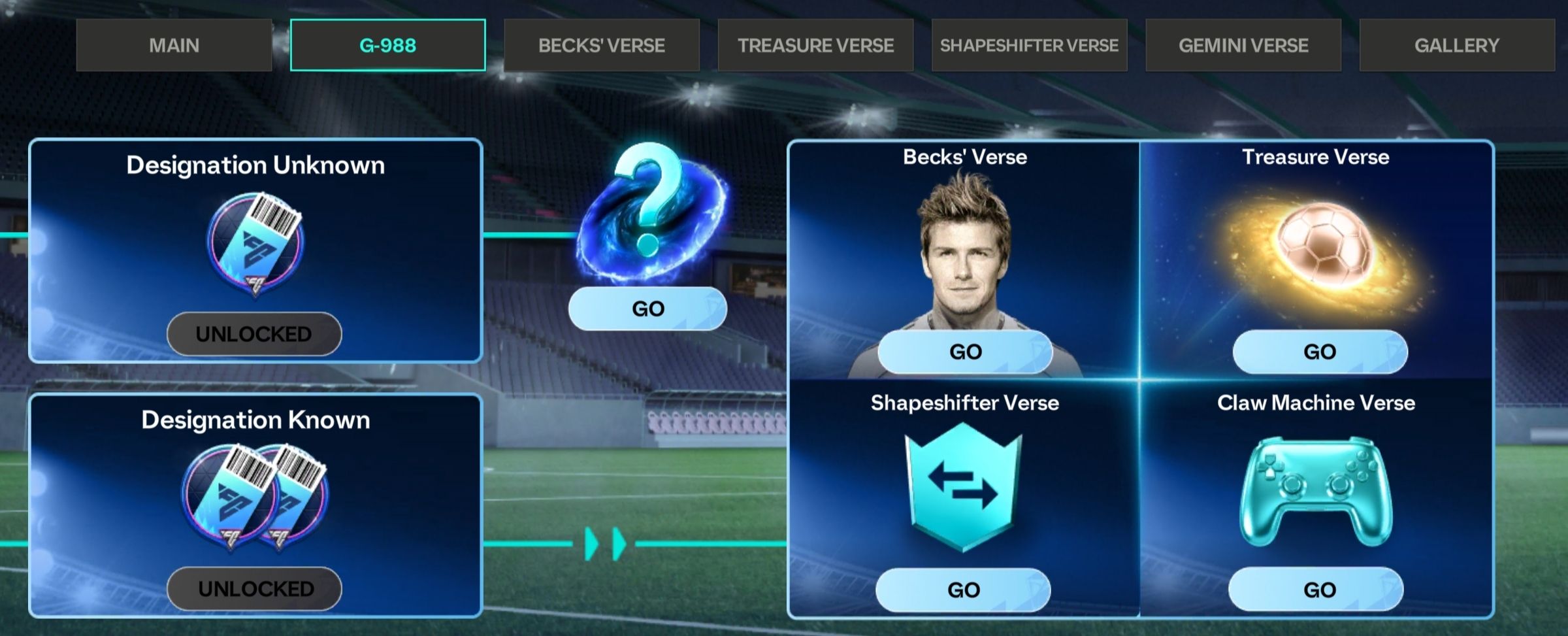
Task: Switch to the MAIN tab
Action: [x=174, y=45]
